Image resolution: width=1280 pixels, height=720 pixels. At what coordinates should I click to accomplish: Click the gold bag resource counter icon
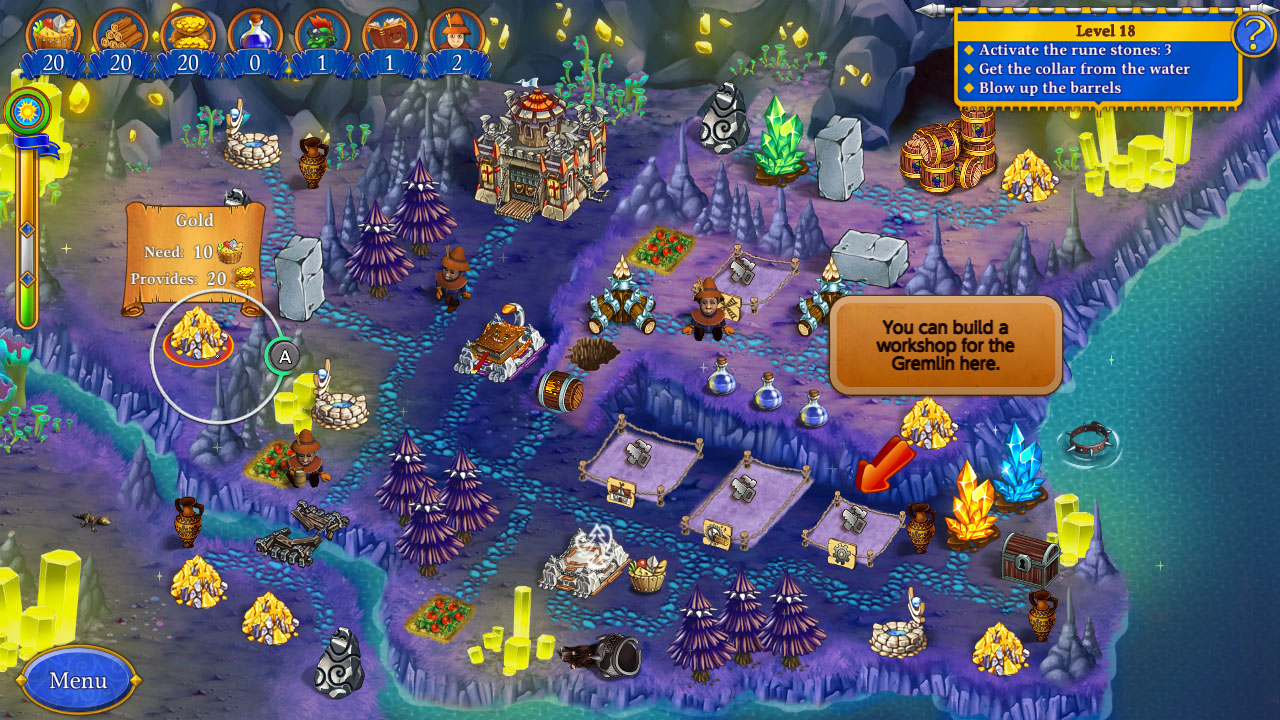click(186, 29)
